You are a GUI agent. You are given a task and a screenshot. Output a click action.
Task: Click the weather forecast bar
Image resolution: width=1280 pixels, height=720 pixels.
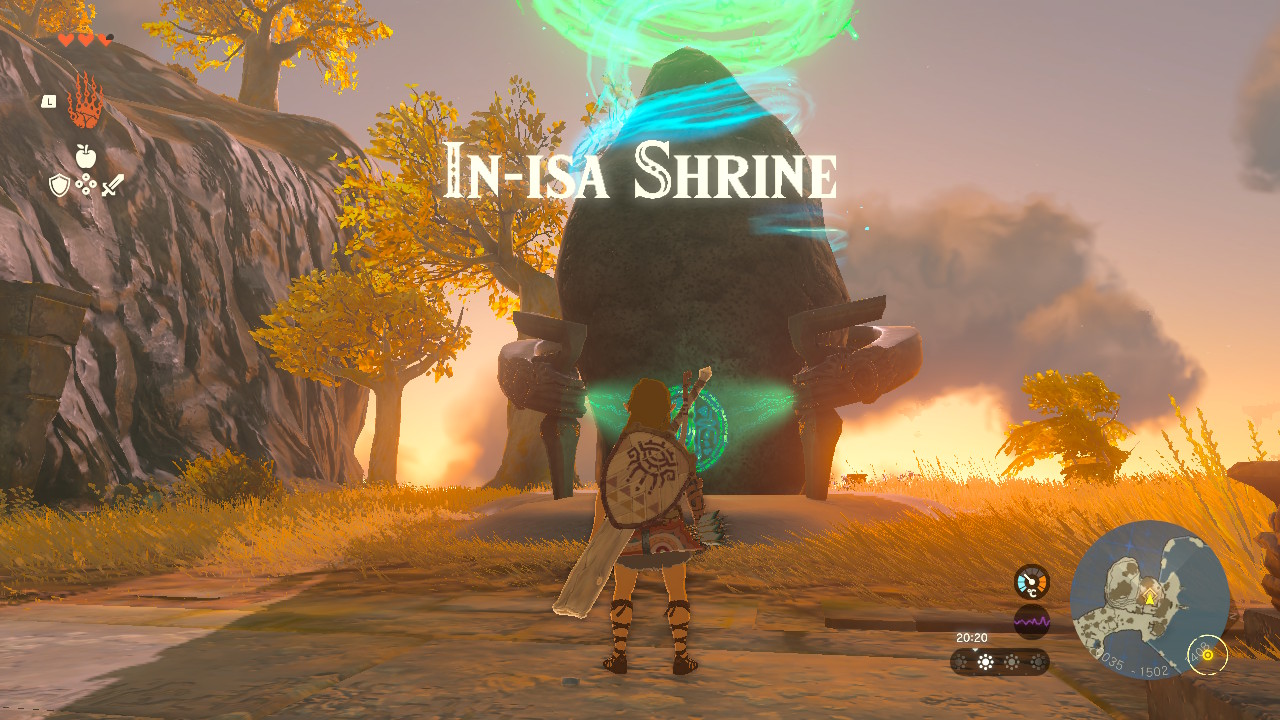click(x=1000, y=662)
